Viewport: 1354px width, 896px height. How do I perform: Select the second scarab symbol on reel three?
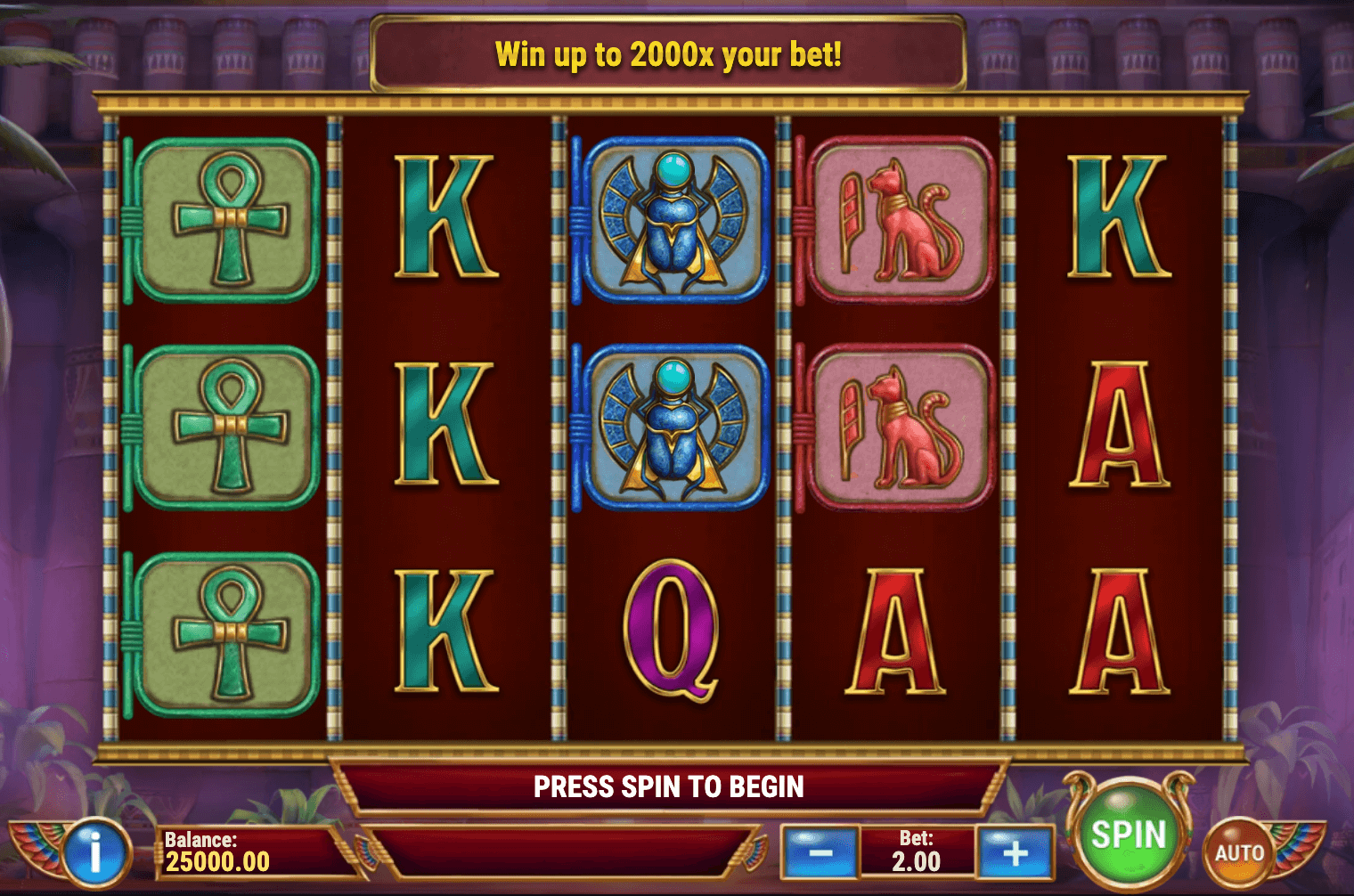tap(671, 428)
